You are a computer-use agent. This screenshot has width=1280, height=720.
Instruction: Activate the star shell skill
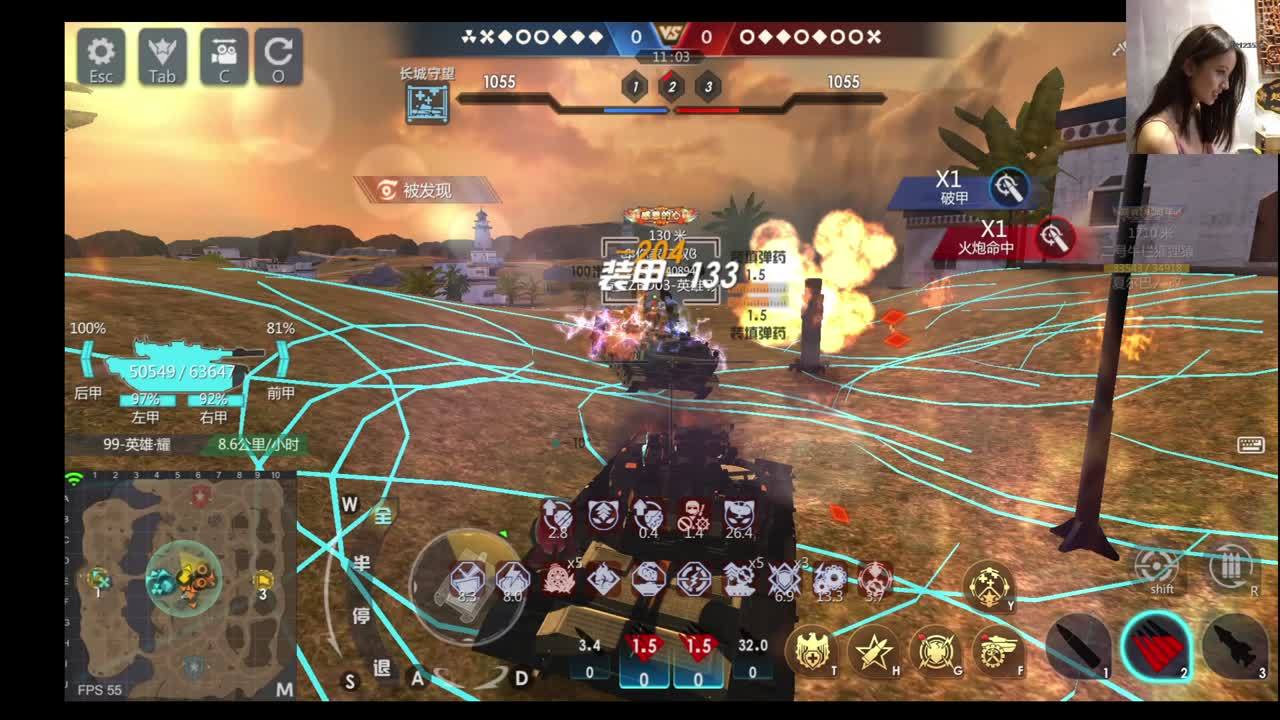point(874,651)
